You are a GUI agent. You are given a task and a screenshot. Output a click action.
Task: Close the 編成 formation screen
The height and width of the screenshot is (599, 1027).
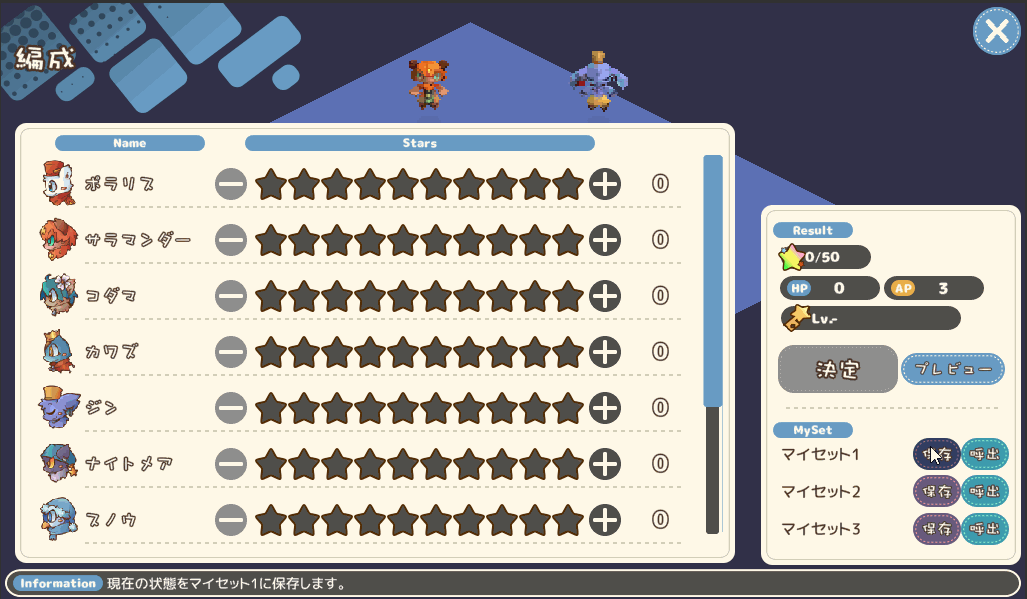[996, 32]
